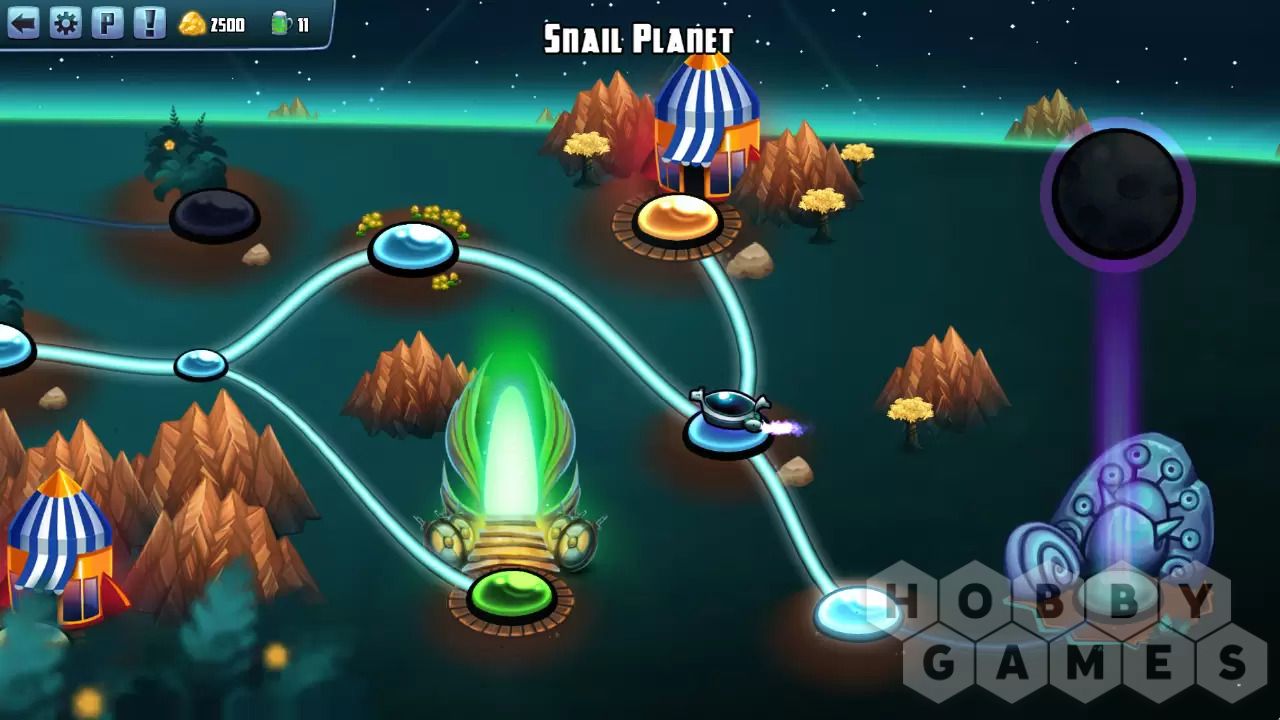Choose the orange level node under the striped tent
The height and width of the screenshot is (720, 1280).
pyautogui.click(x=677, y=219)
